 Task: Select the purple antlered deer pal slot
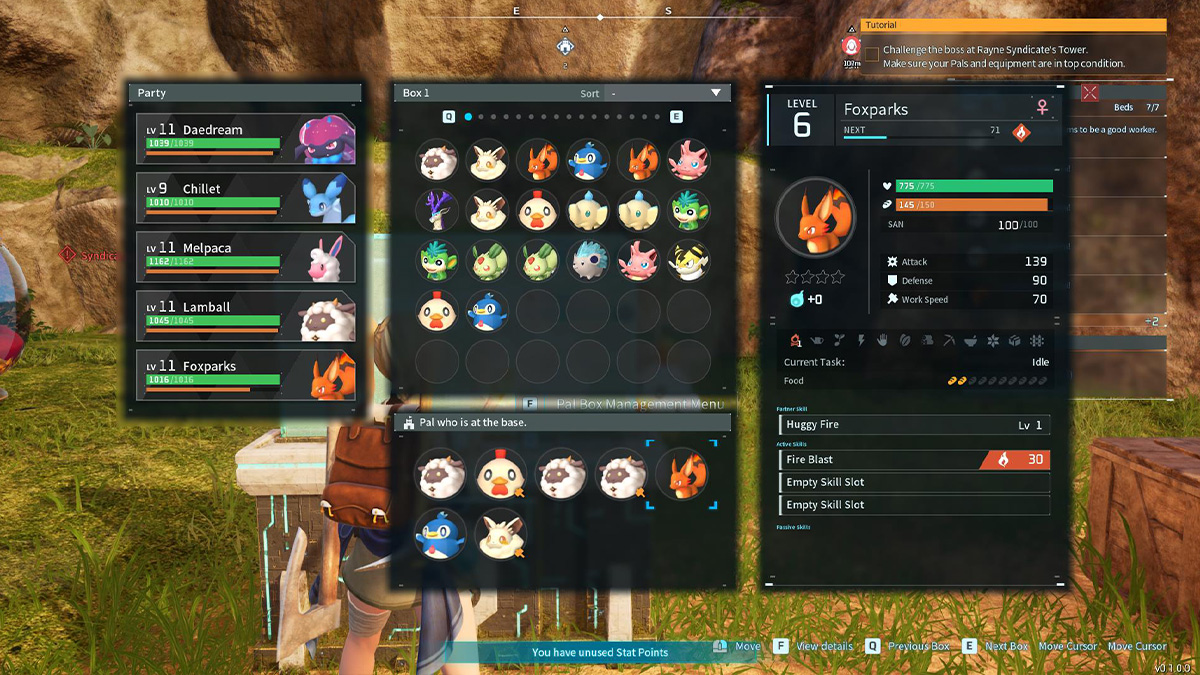point(437,211)
